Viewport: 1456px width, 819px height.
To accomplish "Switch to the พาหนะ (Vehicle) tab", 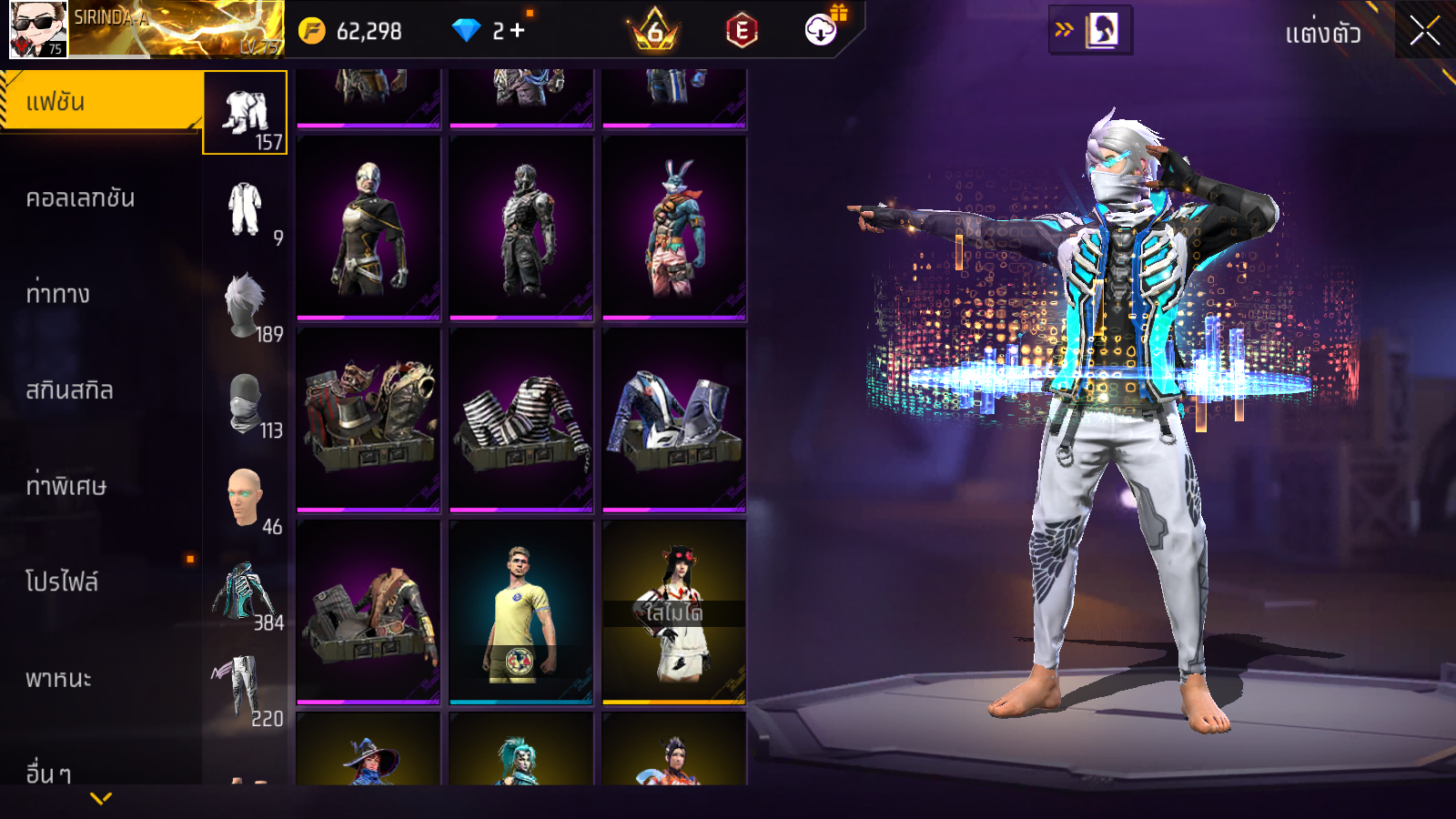I will pyautogui.click(x=58, y=678).
